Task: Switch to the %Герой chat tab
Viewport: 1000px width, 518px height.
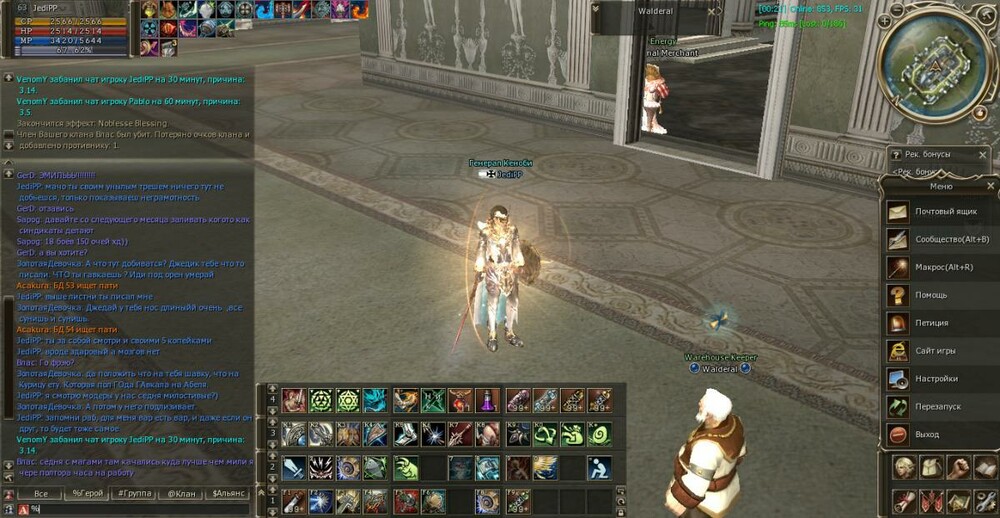Action: [88, 494]
